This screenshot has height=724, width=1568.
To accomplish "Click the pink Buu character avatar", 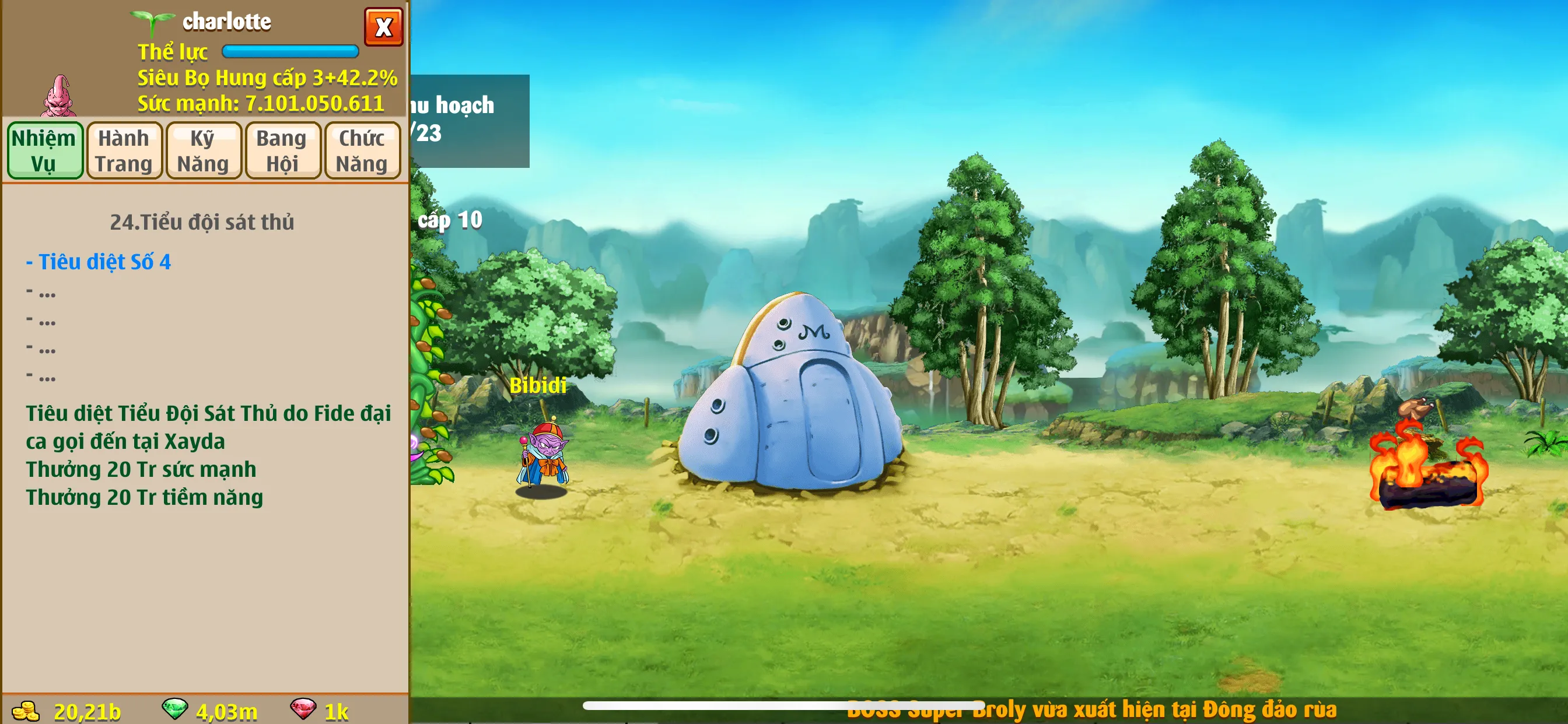I will pos(59,96).
